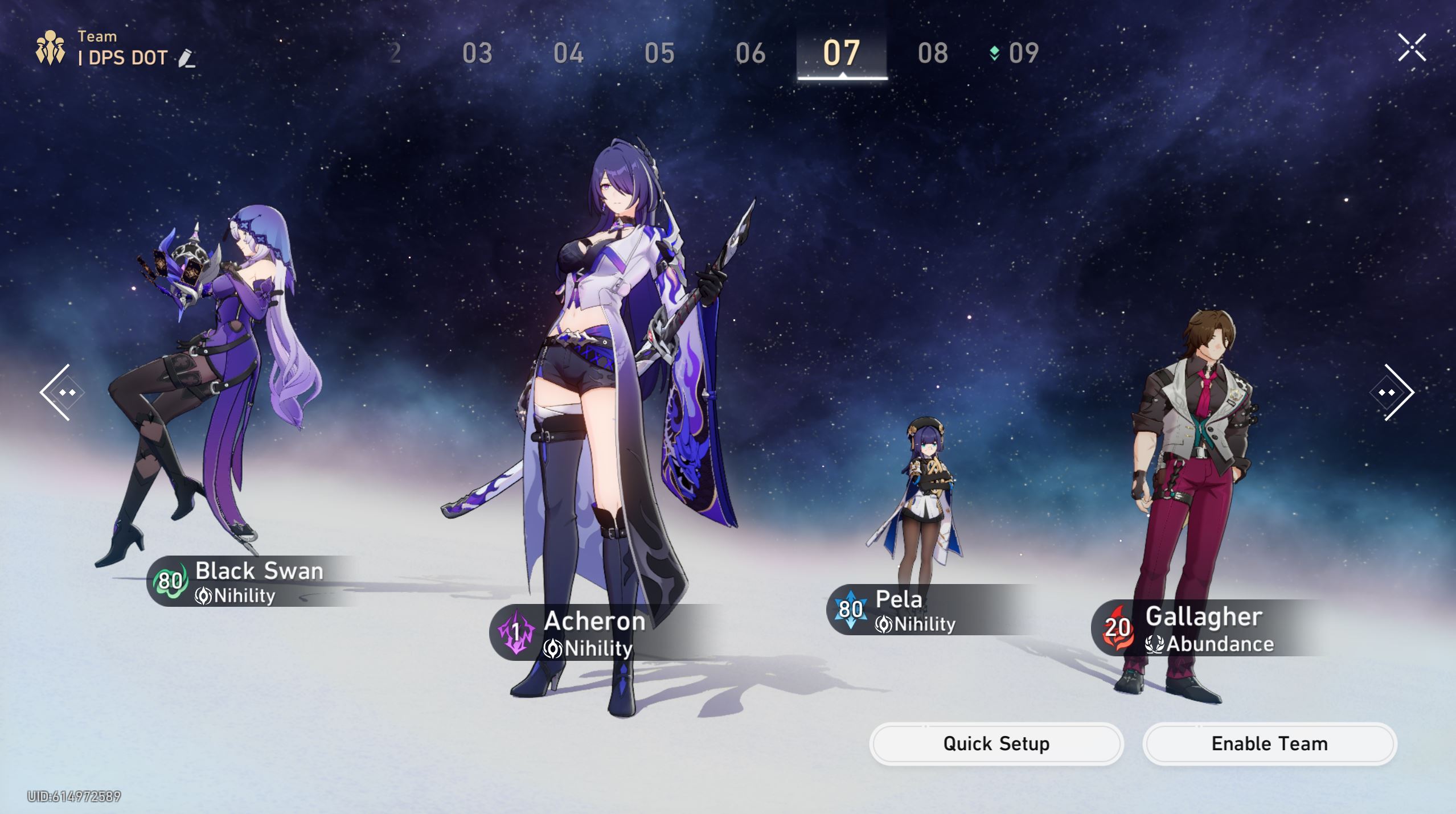
Task: Go to team slot 08
Action: pos(933,54)
